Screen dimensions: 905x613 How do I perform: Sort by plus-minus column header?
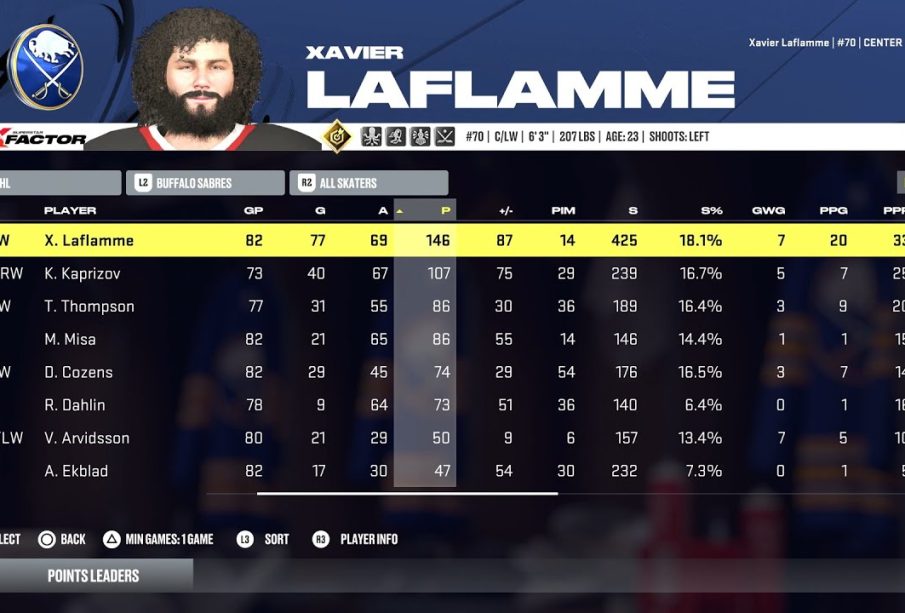(506, 211)
